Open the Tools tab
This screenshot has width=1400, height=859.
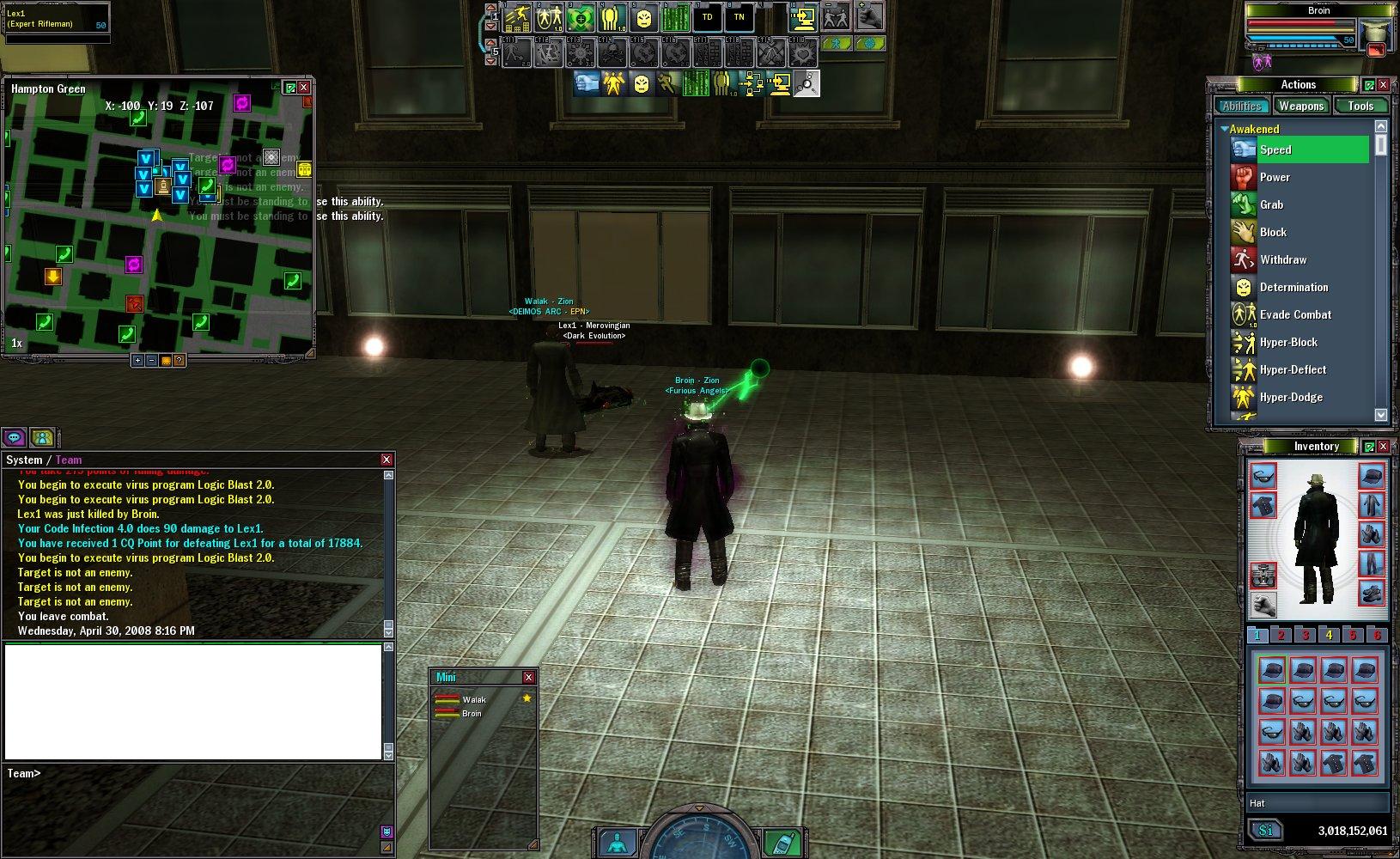(x=1360, y=106)
